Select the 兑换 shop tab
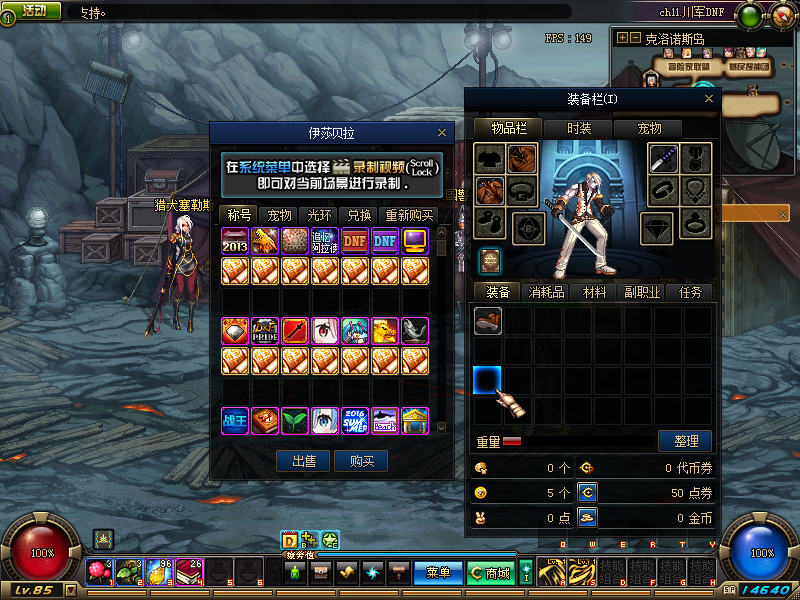Image resolution: width=800 pixels, height=600 pixels. coord(359,215)
